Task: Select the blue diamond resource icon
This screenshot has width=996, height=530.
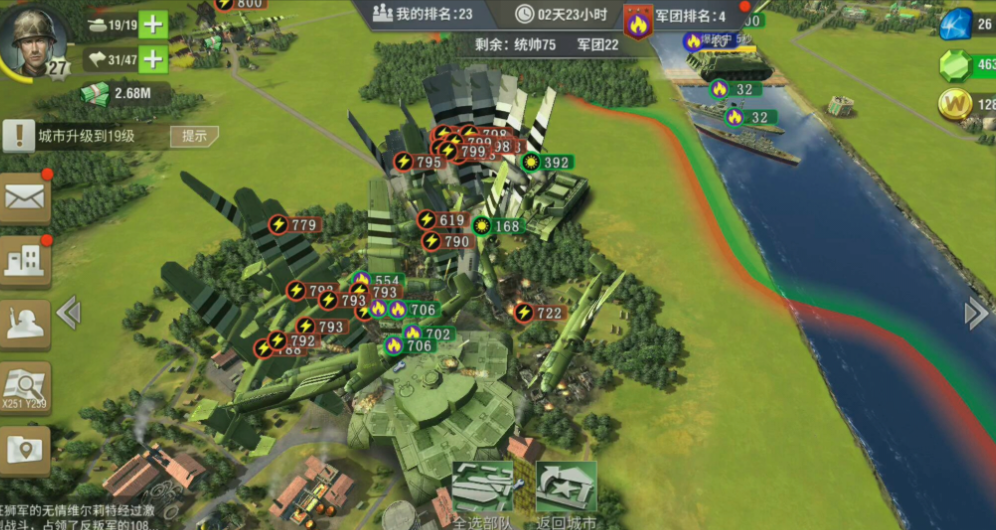Action: 957,24
